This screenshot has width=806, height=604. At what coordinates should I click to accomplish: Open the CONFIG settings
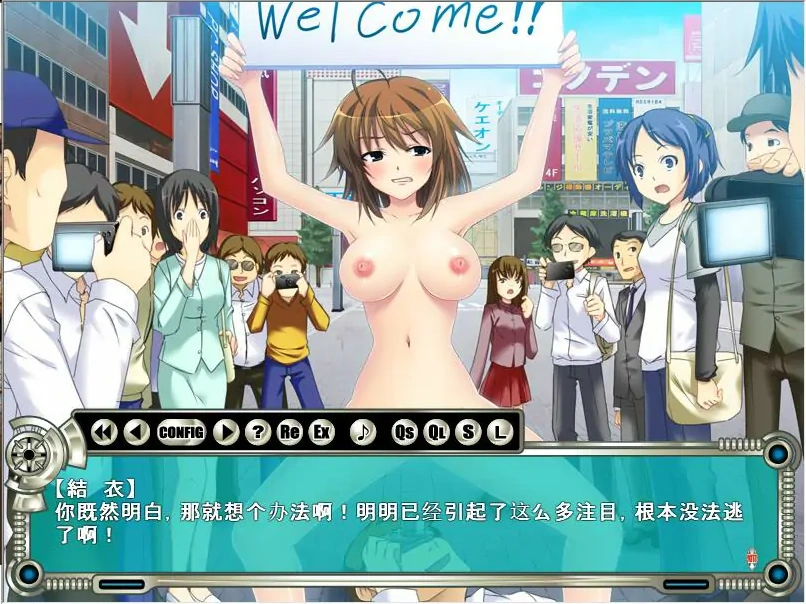click(x=181, y=432)
